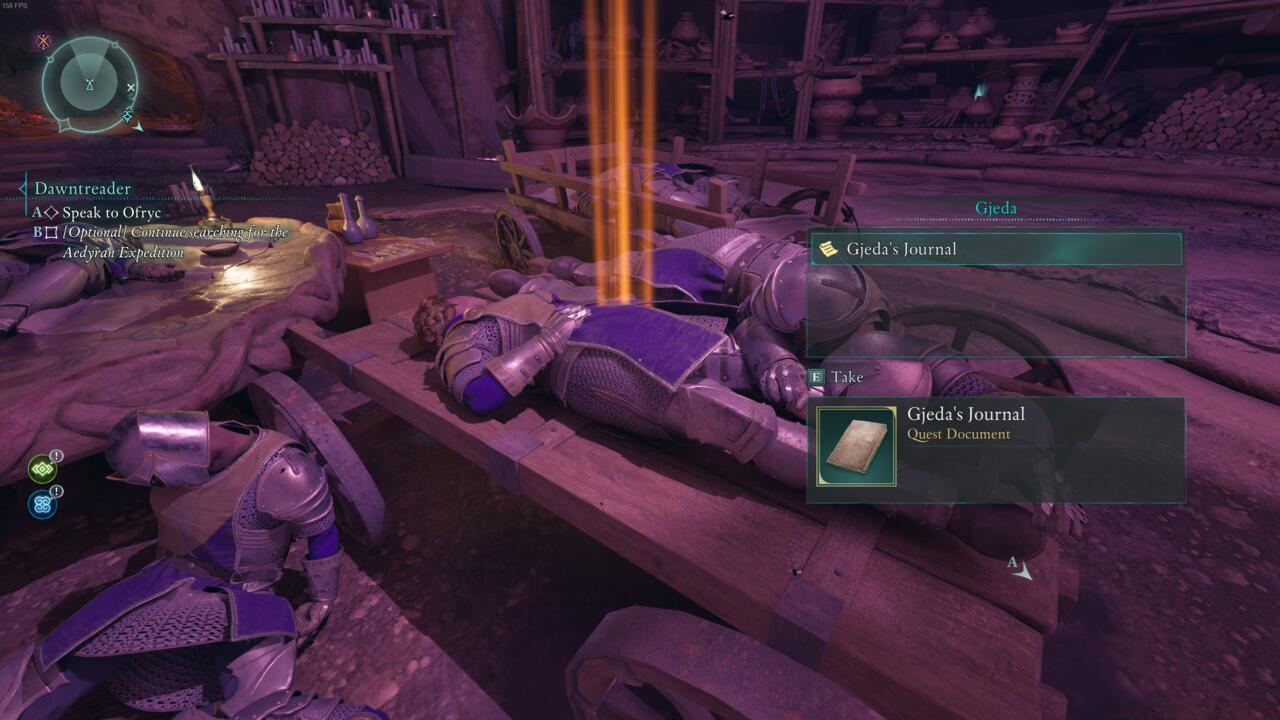Select the purple crossed marker near the minimap

coord(43,41)
